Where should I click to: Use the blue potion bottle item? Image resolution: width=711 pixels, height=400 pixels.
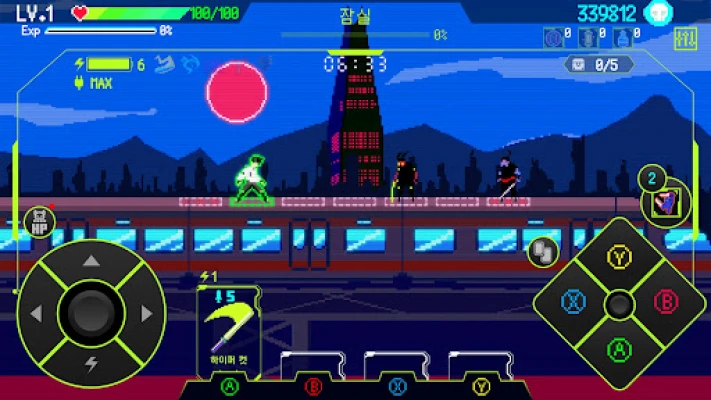click(625, 38)
